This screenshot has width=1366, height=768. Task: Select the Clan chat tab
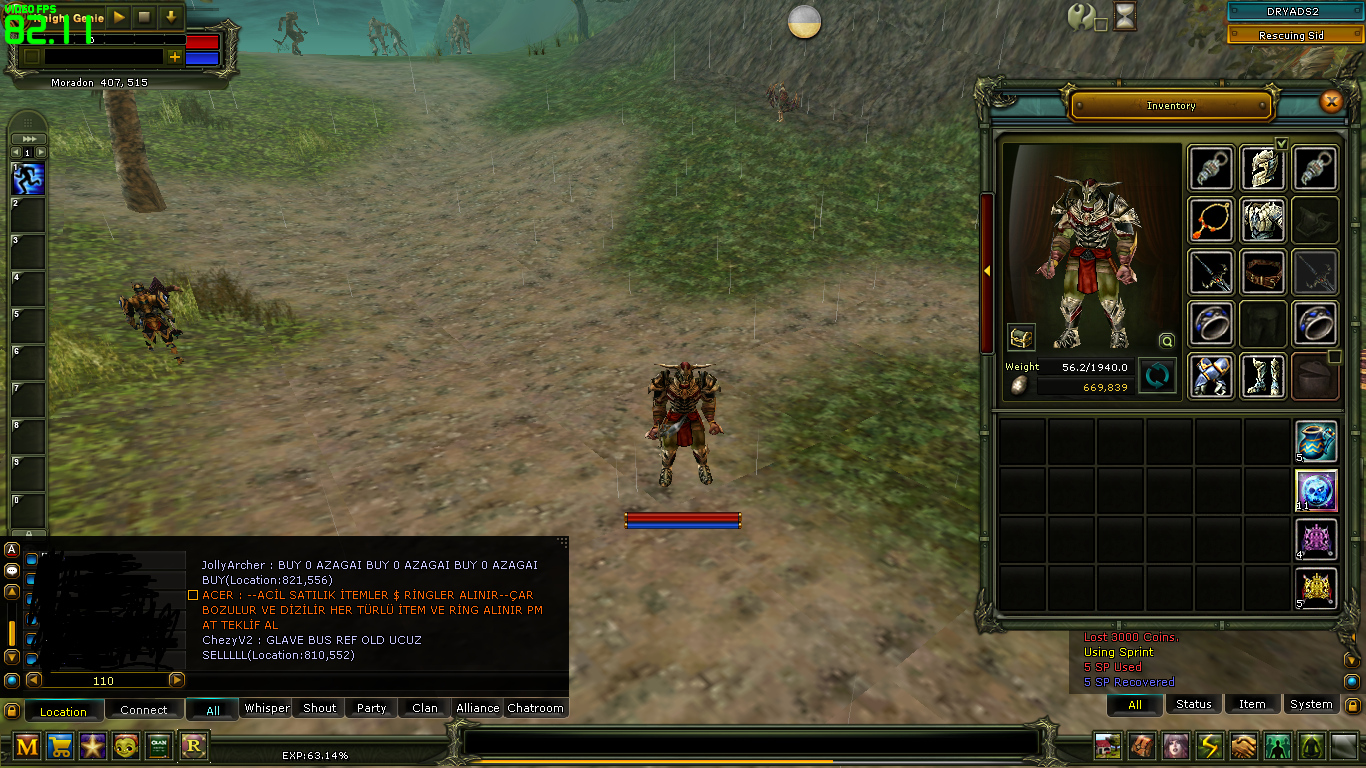(x=425, y=708)
